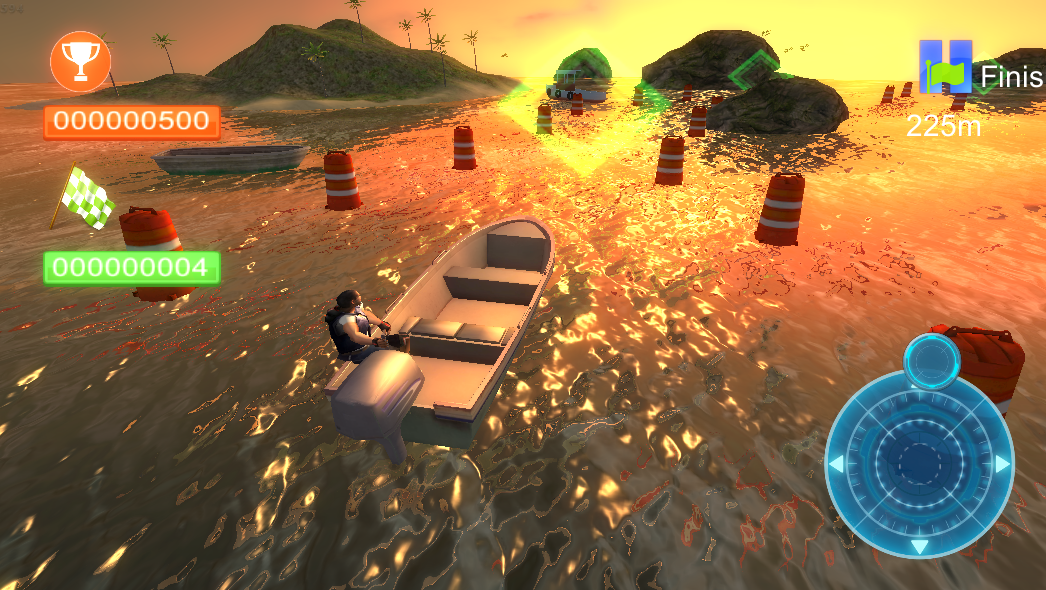Click the glowing joystick thumb knob
Screen dimensions: 1046x590
pyautogui.click(x=931, y=360)
